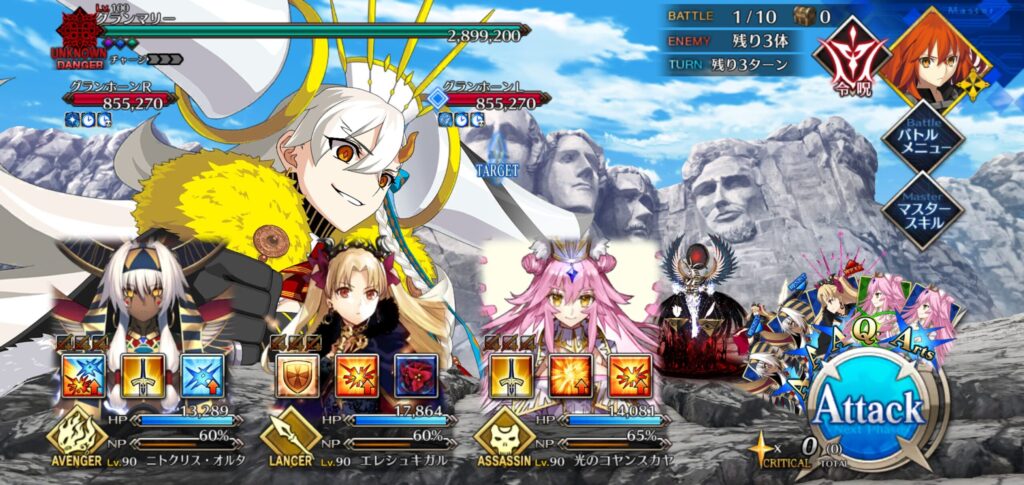This screenshot has width=1024, height=485.
Task: Activate Koyanskaya's orange burst middle skill
Action: [570, 376]
